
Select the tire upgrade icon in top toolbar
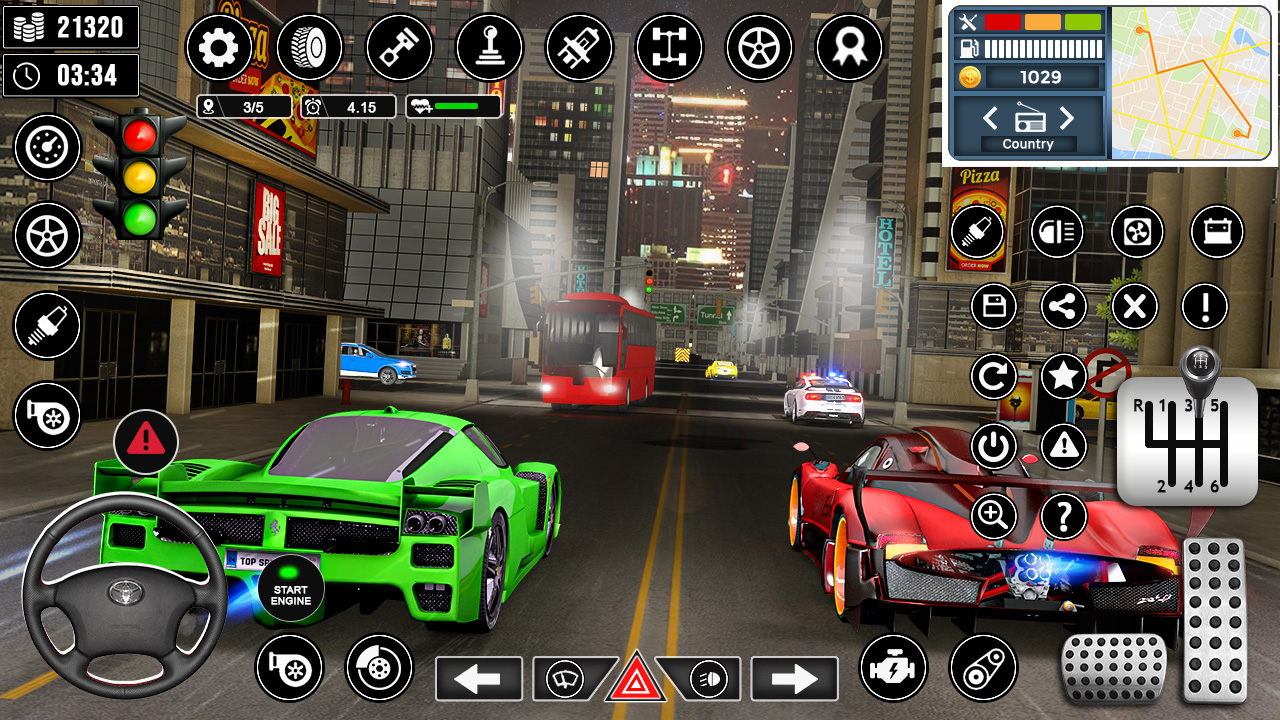click(310, 47)
